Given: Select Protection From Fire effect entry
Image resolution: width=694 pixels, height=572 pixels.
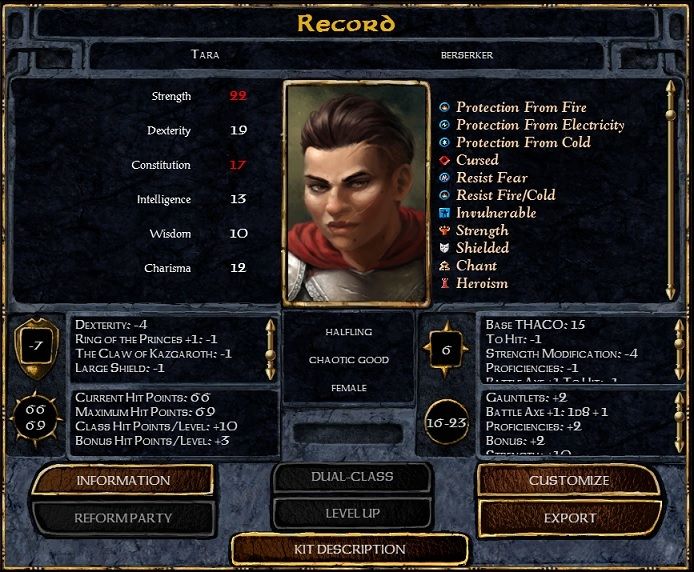Looking at the screenshot, I should [x=520, y=107].
